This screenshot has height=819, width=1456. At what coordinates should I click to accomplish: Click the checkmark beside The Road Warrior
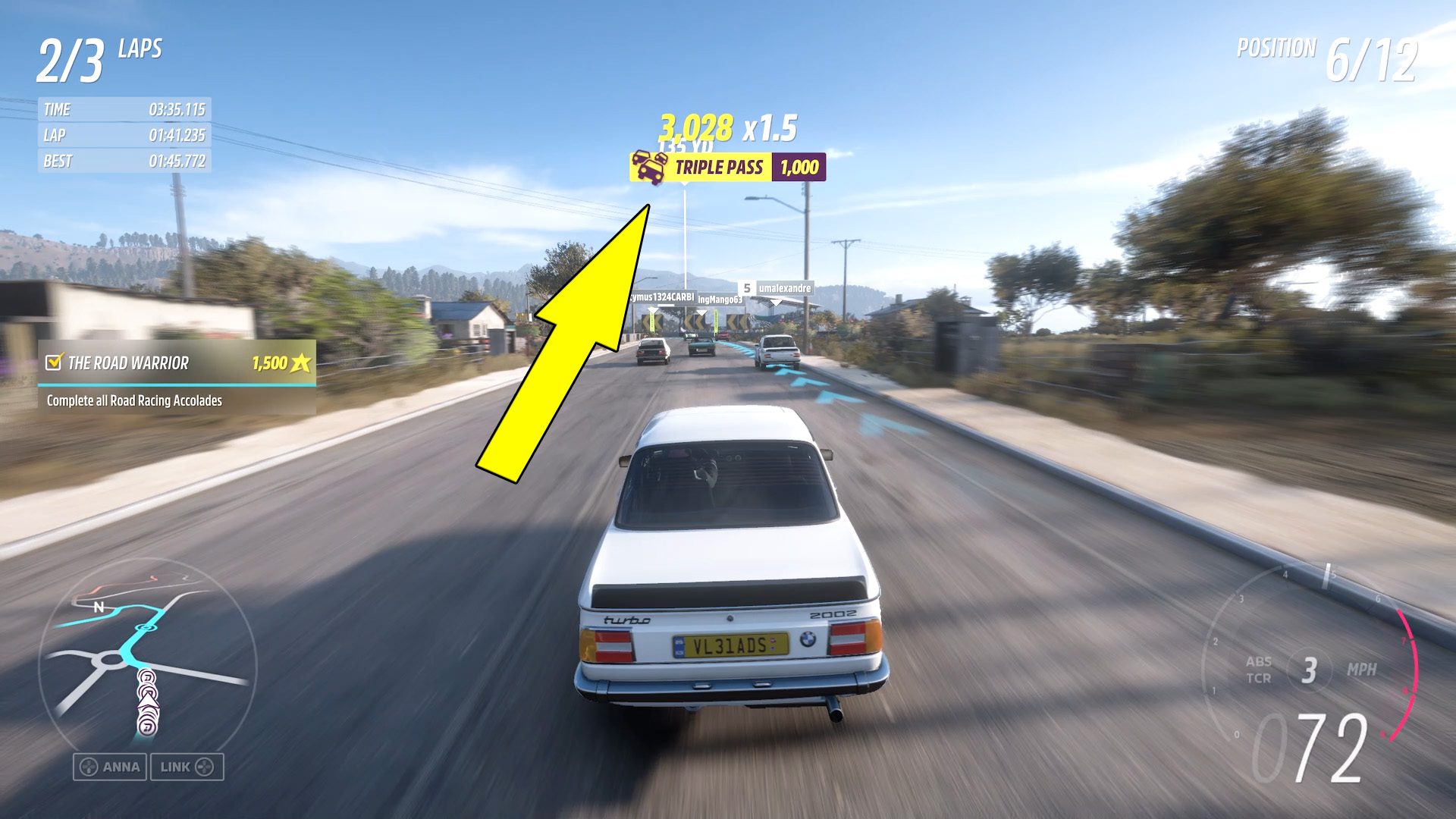pyautogui.click(x=53, y=363)
